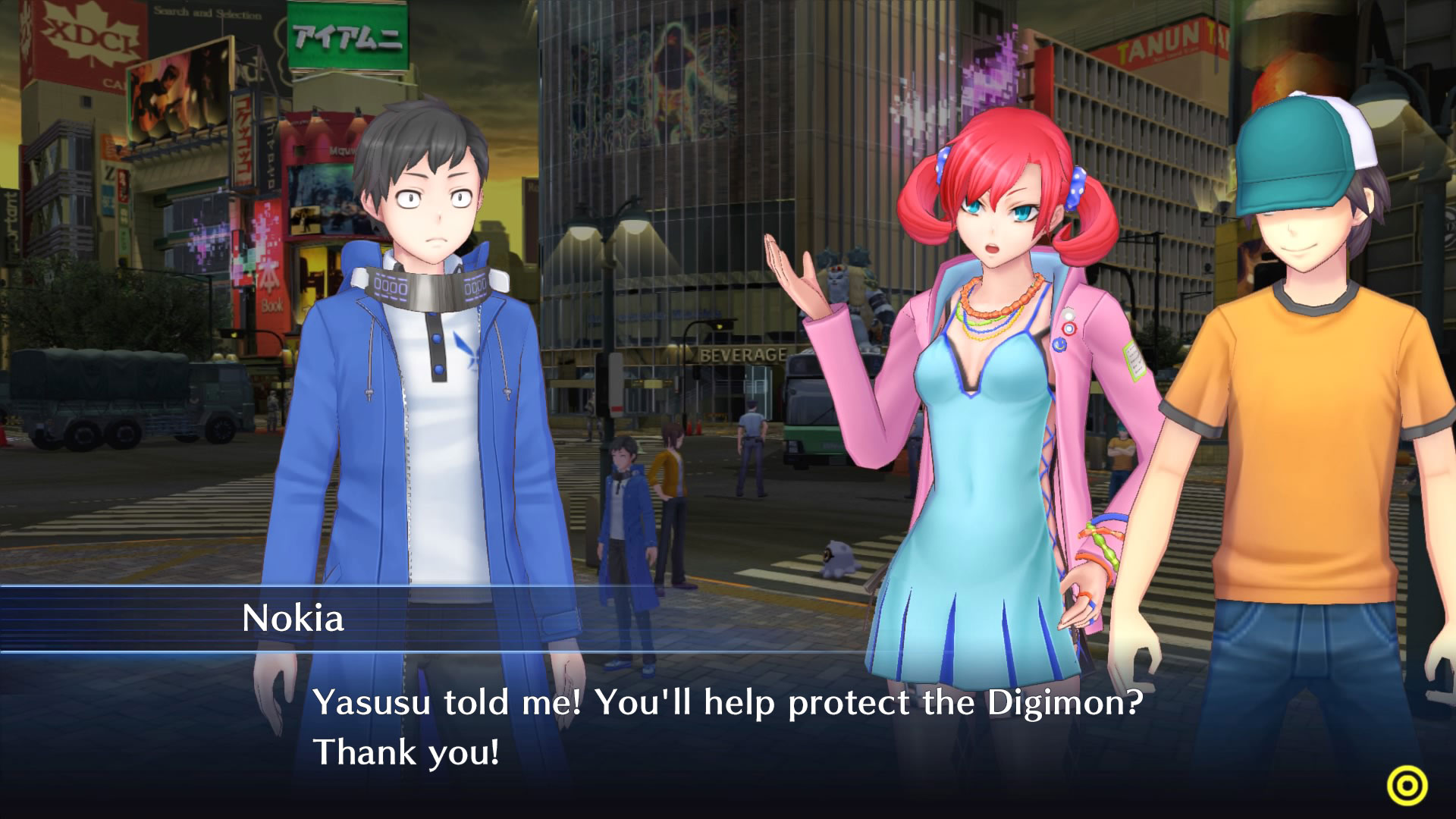Advance dialogue using the yellow ring indicator
Screen dimensions: 1456x819
click(1407, 785)
